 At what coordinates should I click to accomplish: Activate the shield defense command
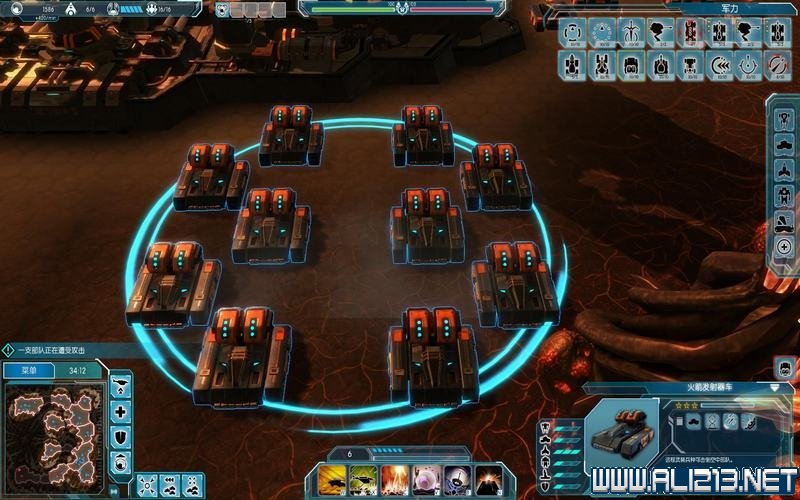coord(121,436)
